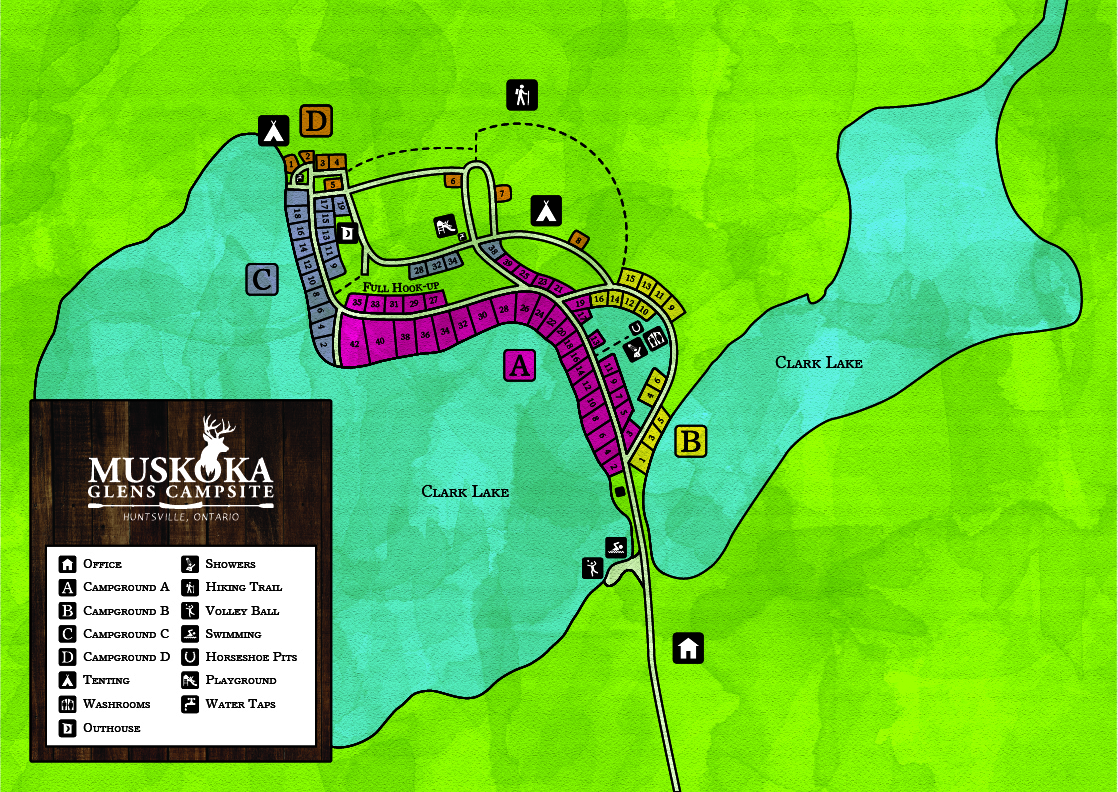Screen dimensions: 1118x792
Task: Choose the magenta Campground A map marker
Action: tap(518, 366)
